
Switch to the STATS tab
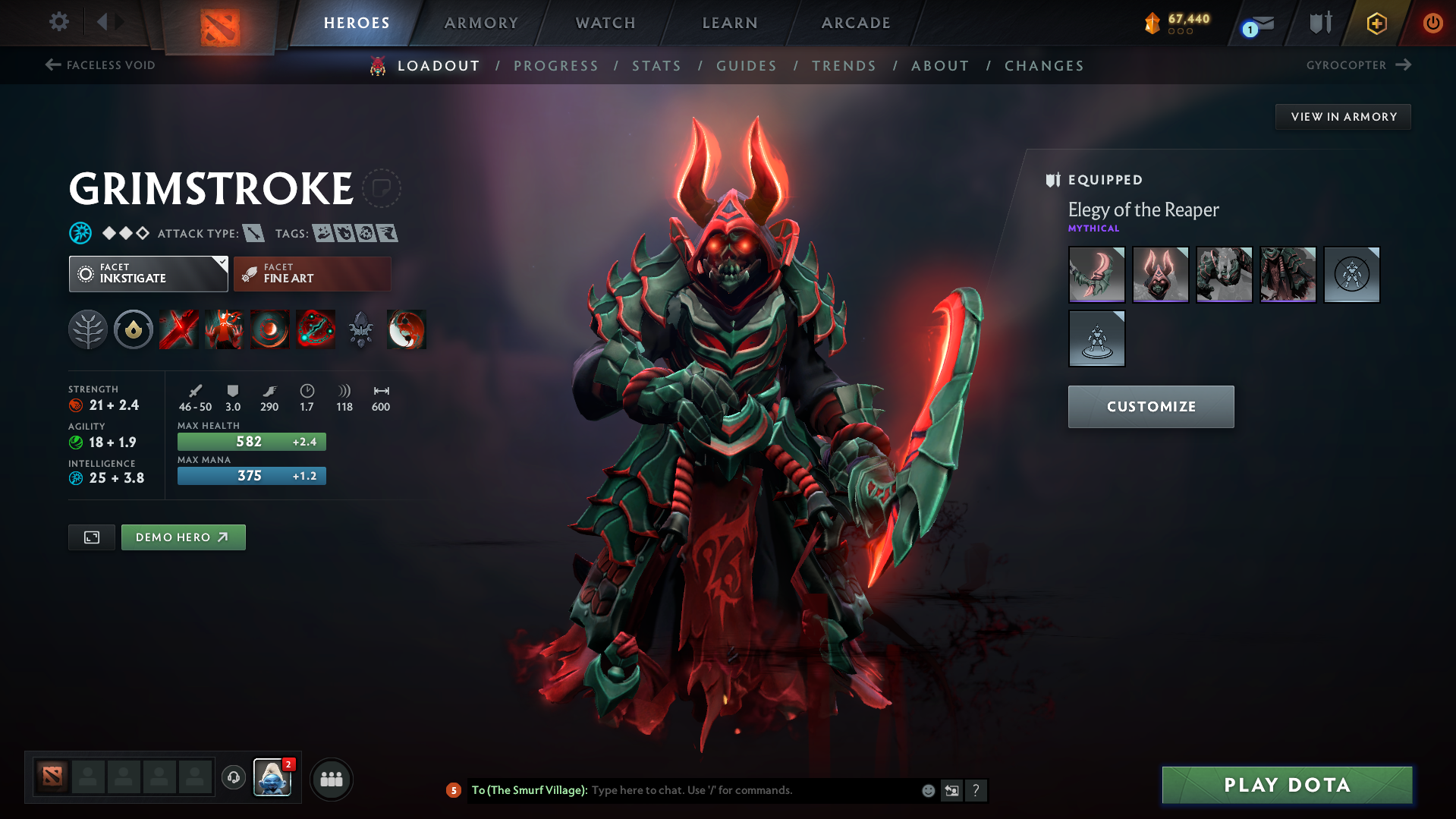tap(656, 65)
